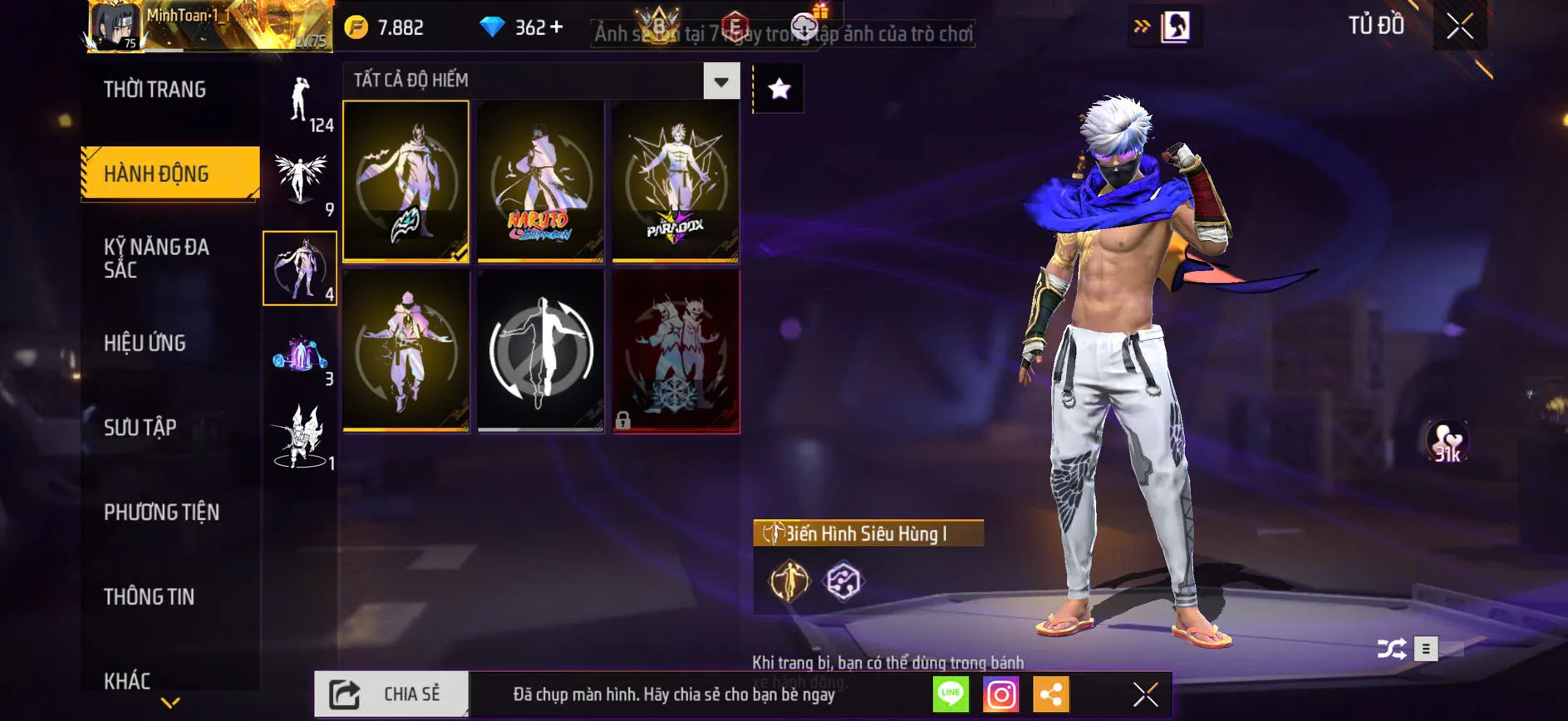Switch to the THỜI TRANG tab
The width and height of the screenshot is (1568, 721).
(156, 89)
